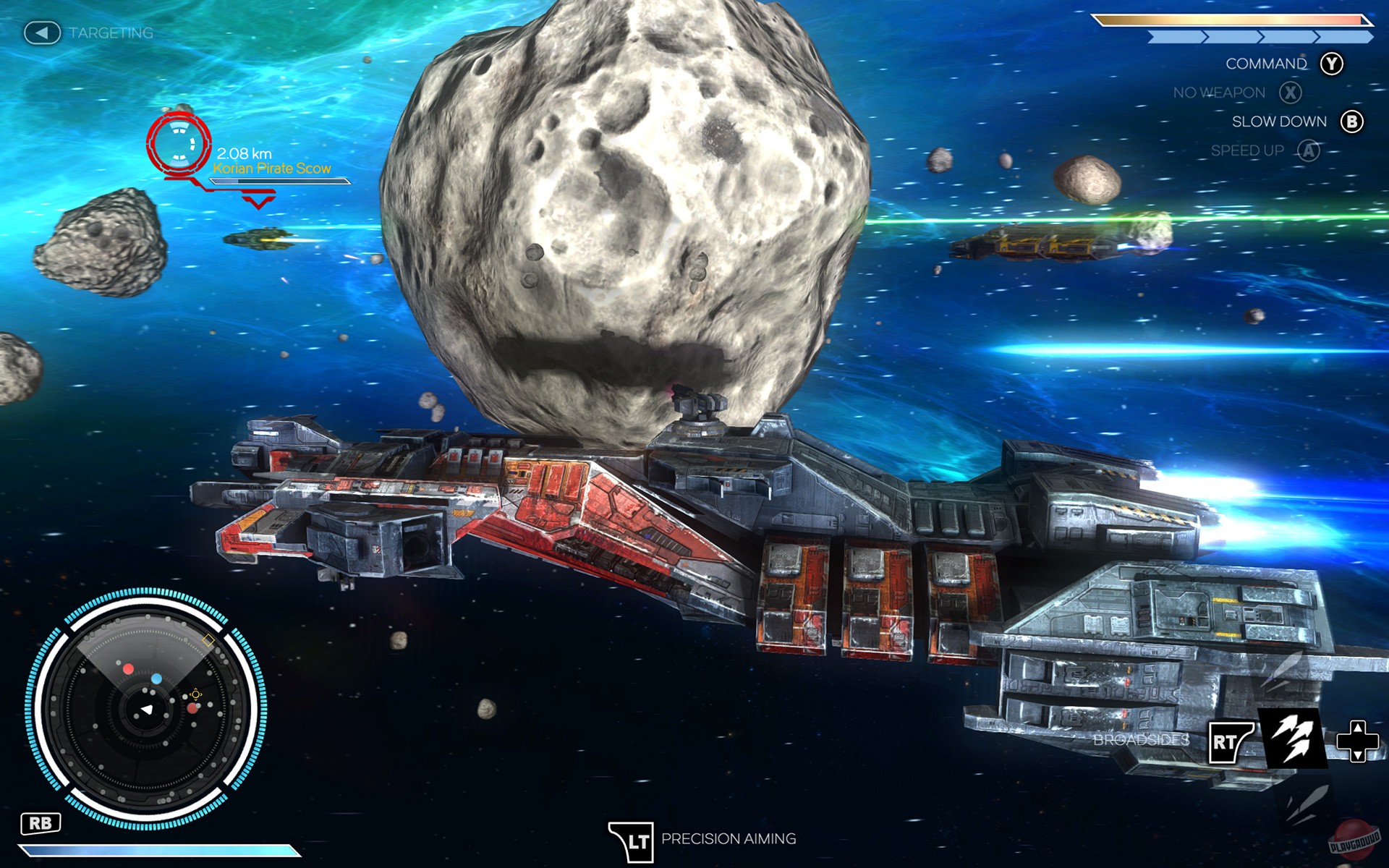Viewport: 1389px width, 868px height.
Task: Toggle the red enemy blip on the minimap
Action: point(129,668)
